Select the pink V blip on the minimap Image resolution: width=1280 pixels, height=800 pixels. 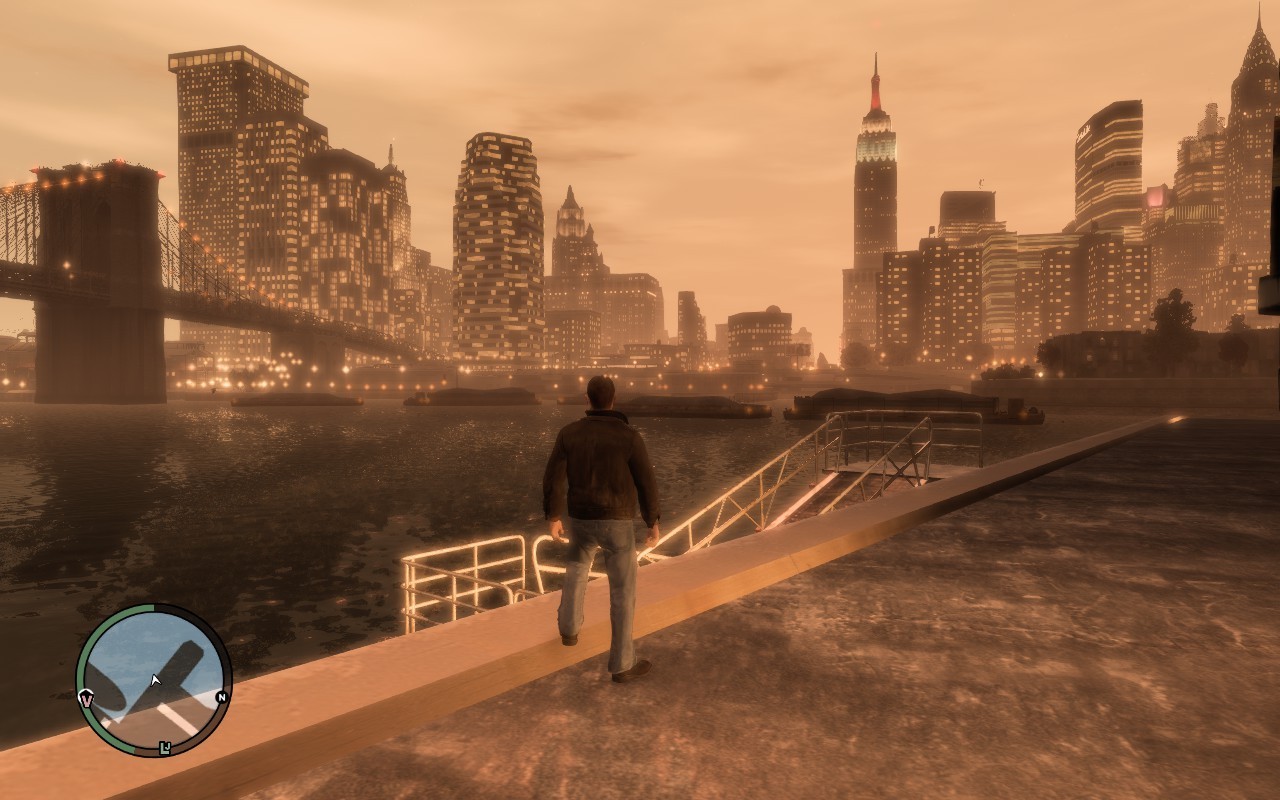coord(86,698)
